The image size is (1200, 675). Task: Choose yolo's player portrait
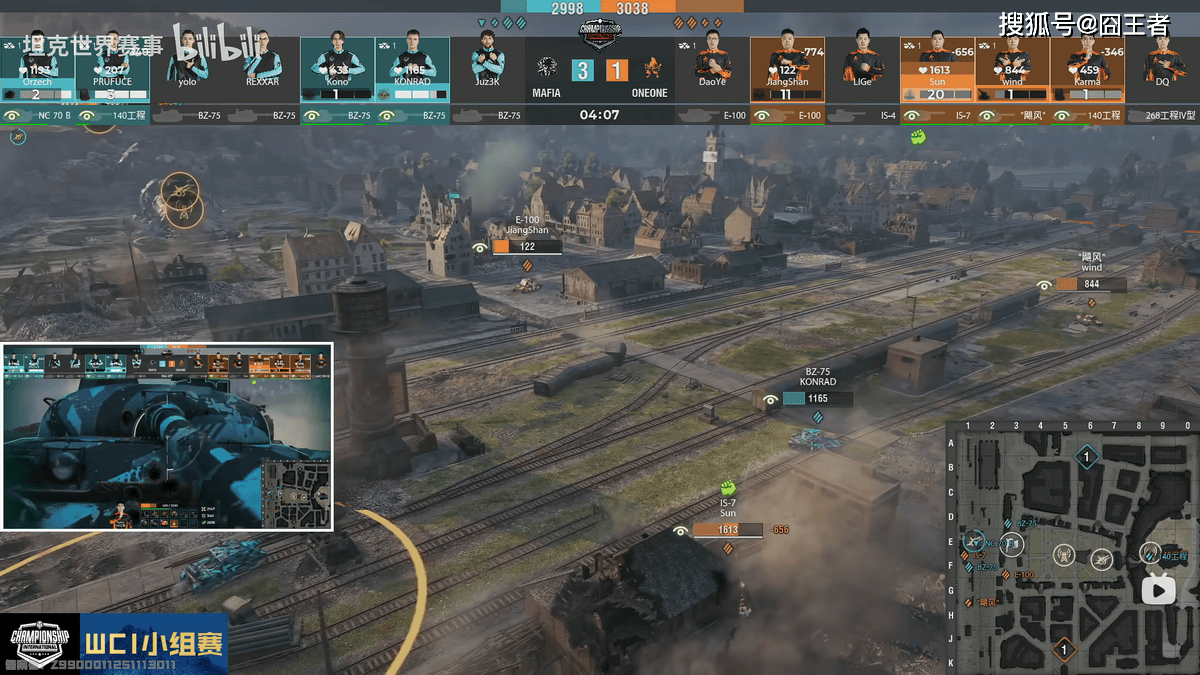coord(187,62)
